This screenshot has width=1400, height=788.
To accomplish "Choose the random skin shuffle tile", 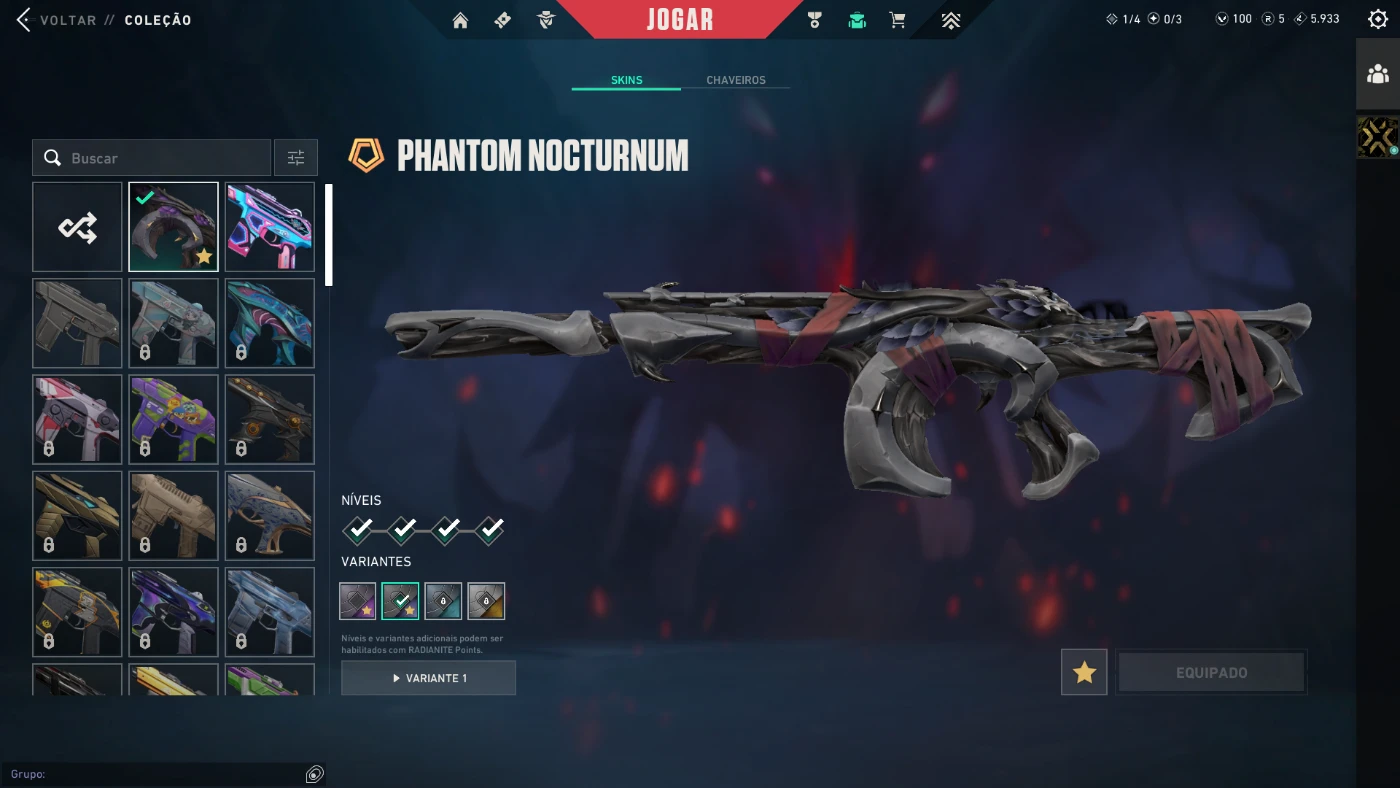I will tap(77, 227).
